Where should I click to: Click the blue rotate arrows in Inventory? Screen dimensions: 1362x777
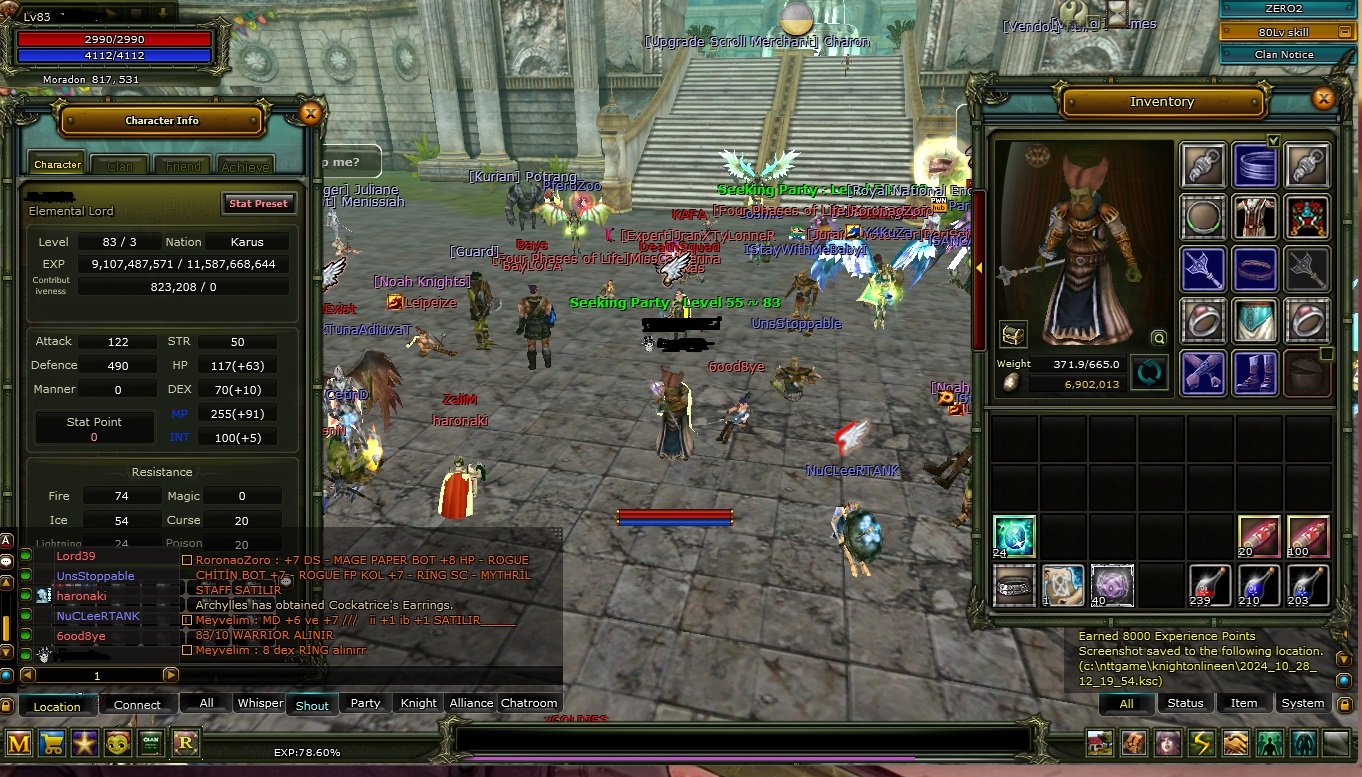1148,372
